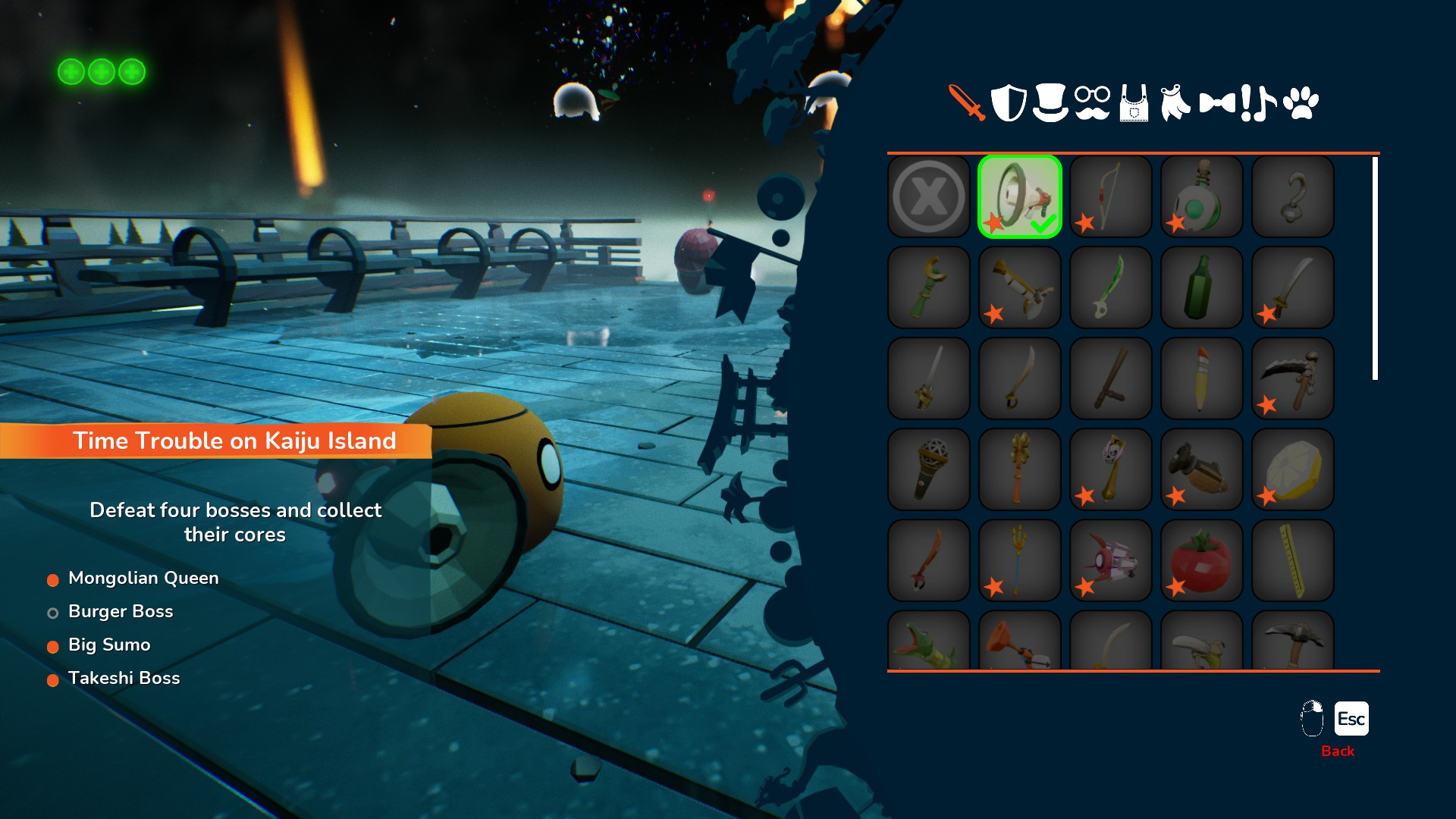Pick the pirate hook weapon
Screen dimensions: 1456x819
pyautogui.click(x=1293, y=196)
